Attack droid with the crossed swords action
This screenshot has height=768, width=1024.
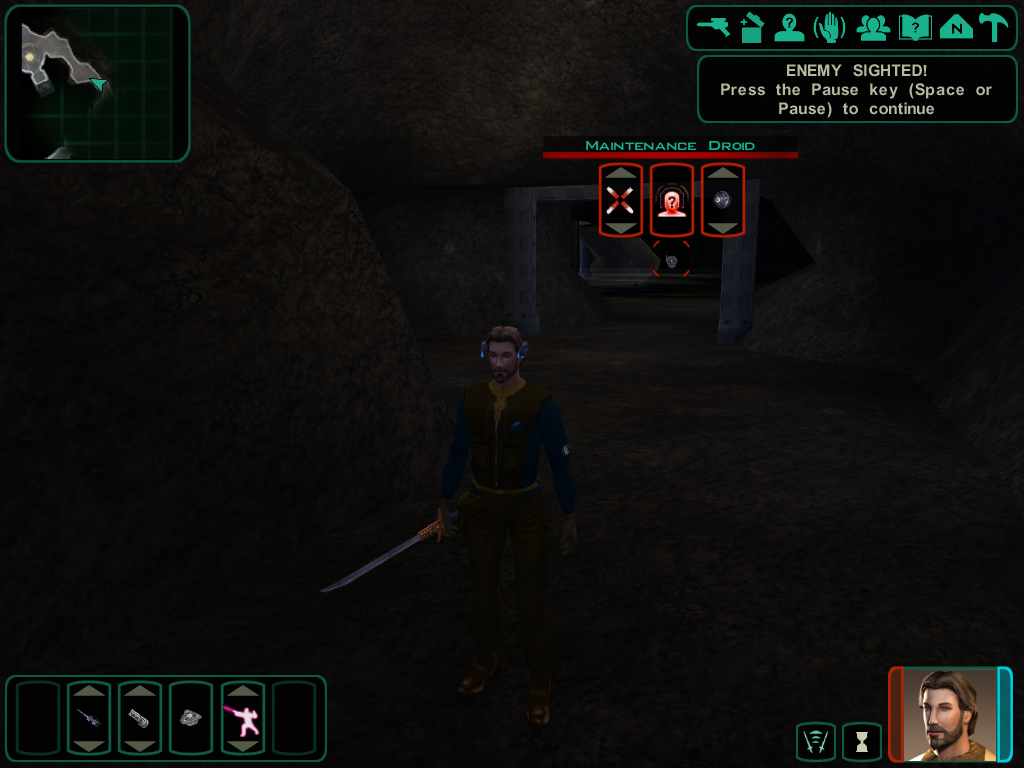pyautogui.click(x=621, y=200)
